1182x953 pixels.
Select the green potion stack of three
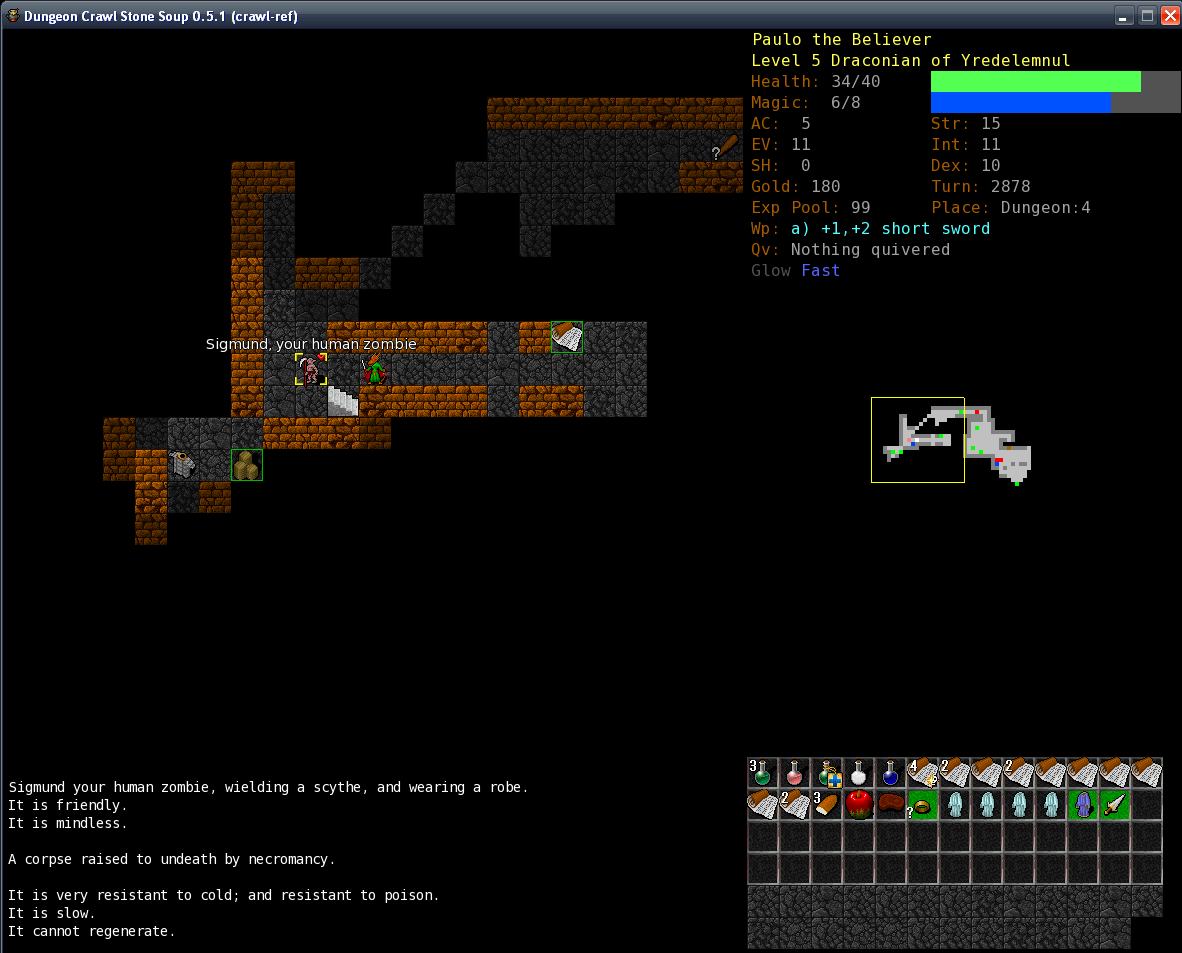(x=763, y=773)
